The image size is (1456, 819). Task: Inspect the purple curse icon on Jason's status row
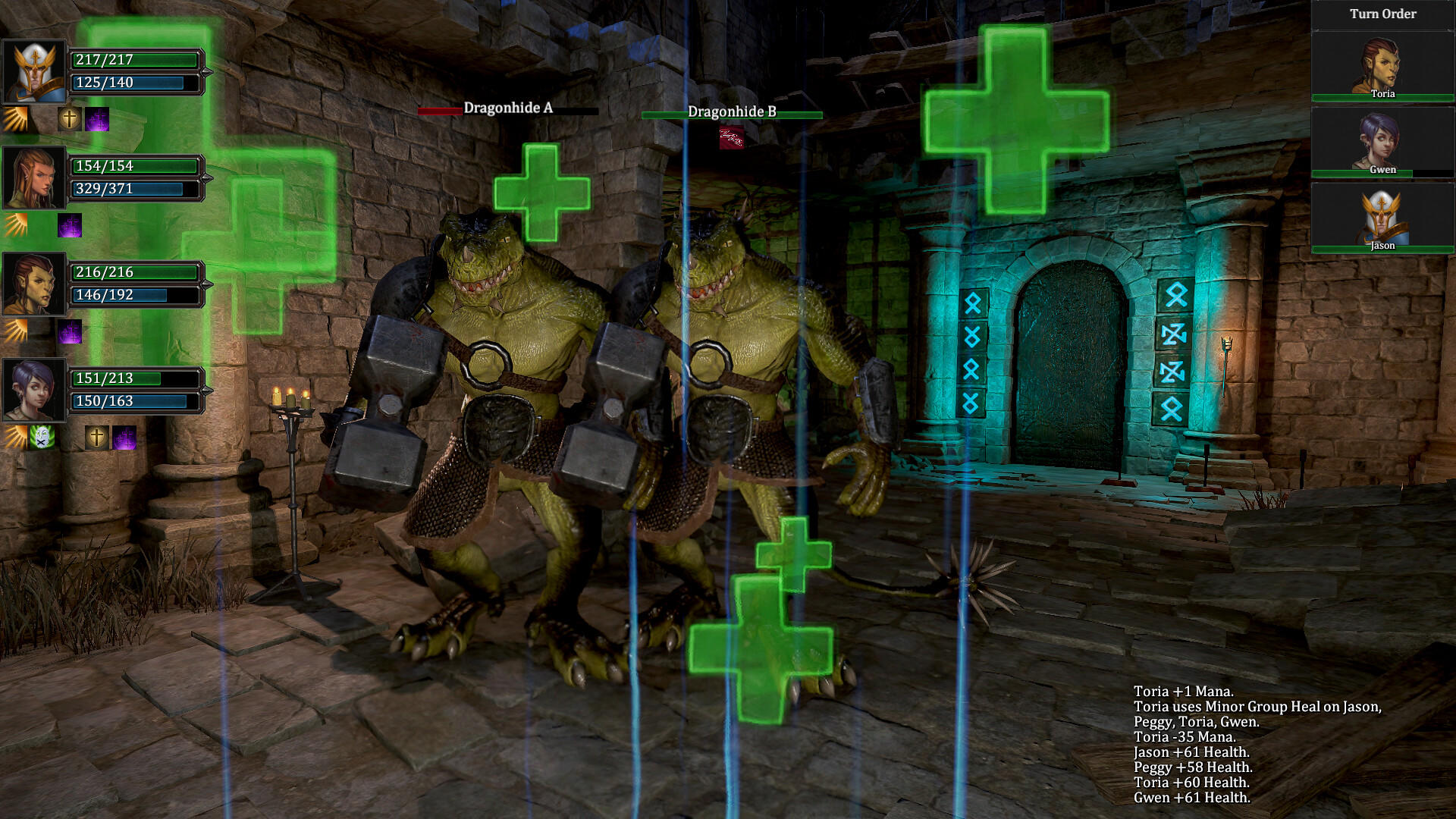(97, 120)
